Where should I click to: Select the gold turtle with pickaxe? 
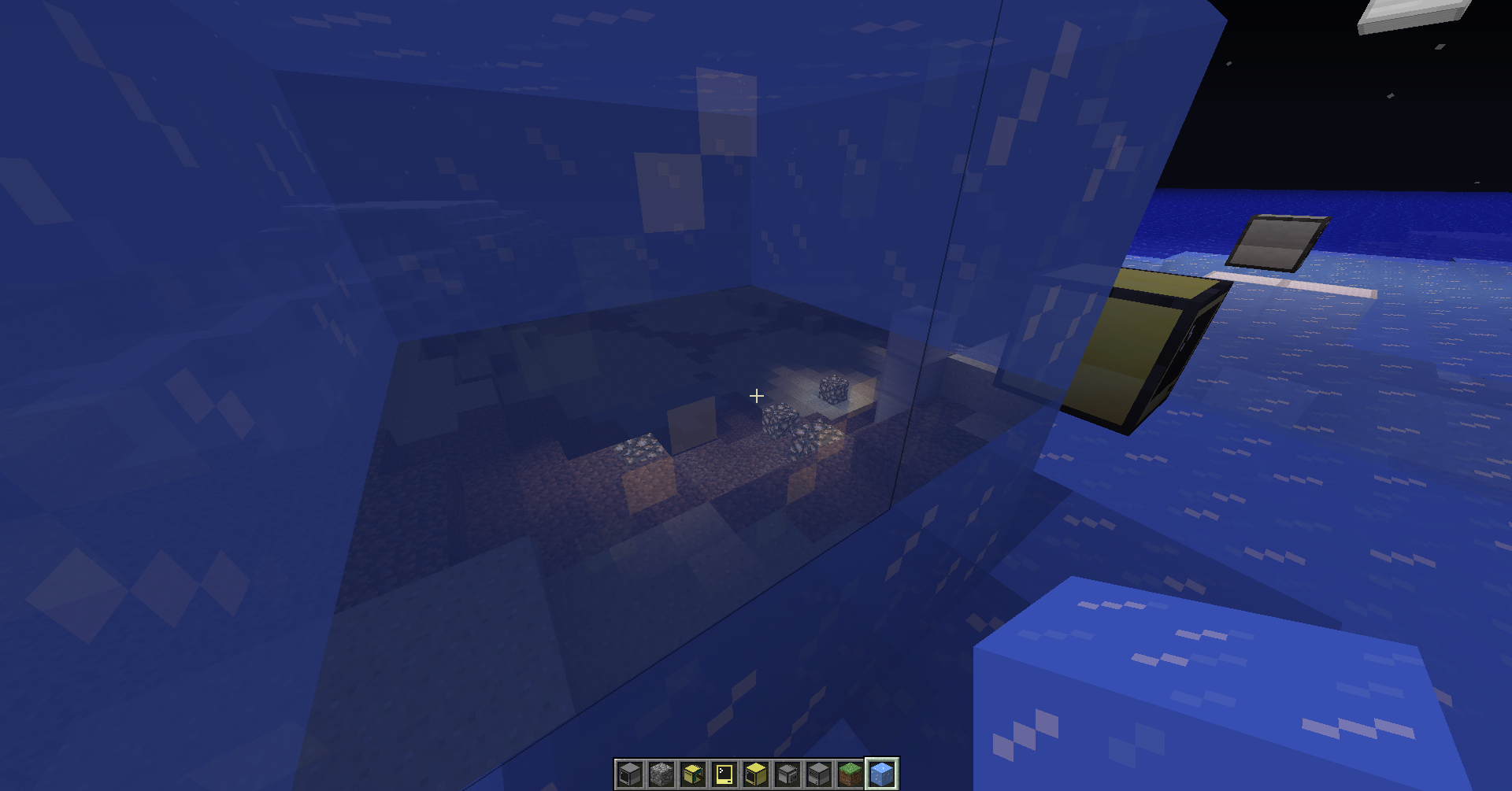click(x=693, y=774)
